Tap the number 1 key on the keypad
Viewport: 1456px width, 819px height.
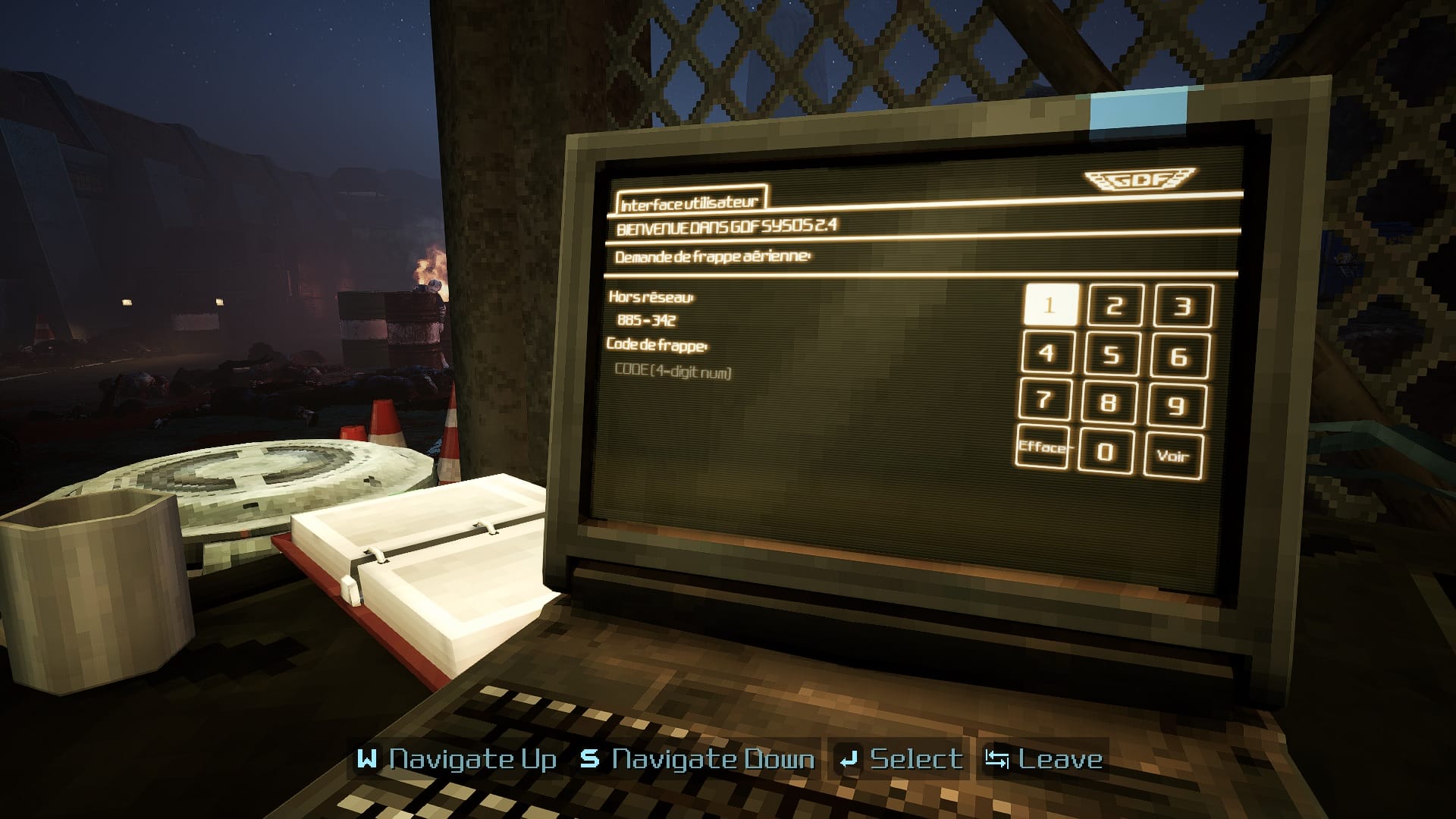coord(1050,305)
